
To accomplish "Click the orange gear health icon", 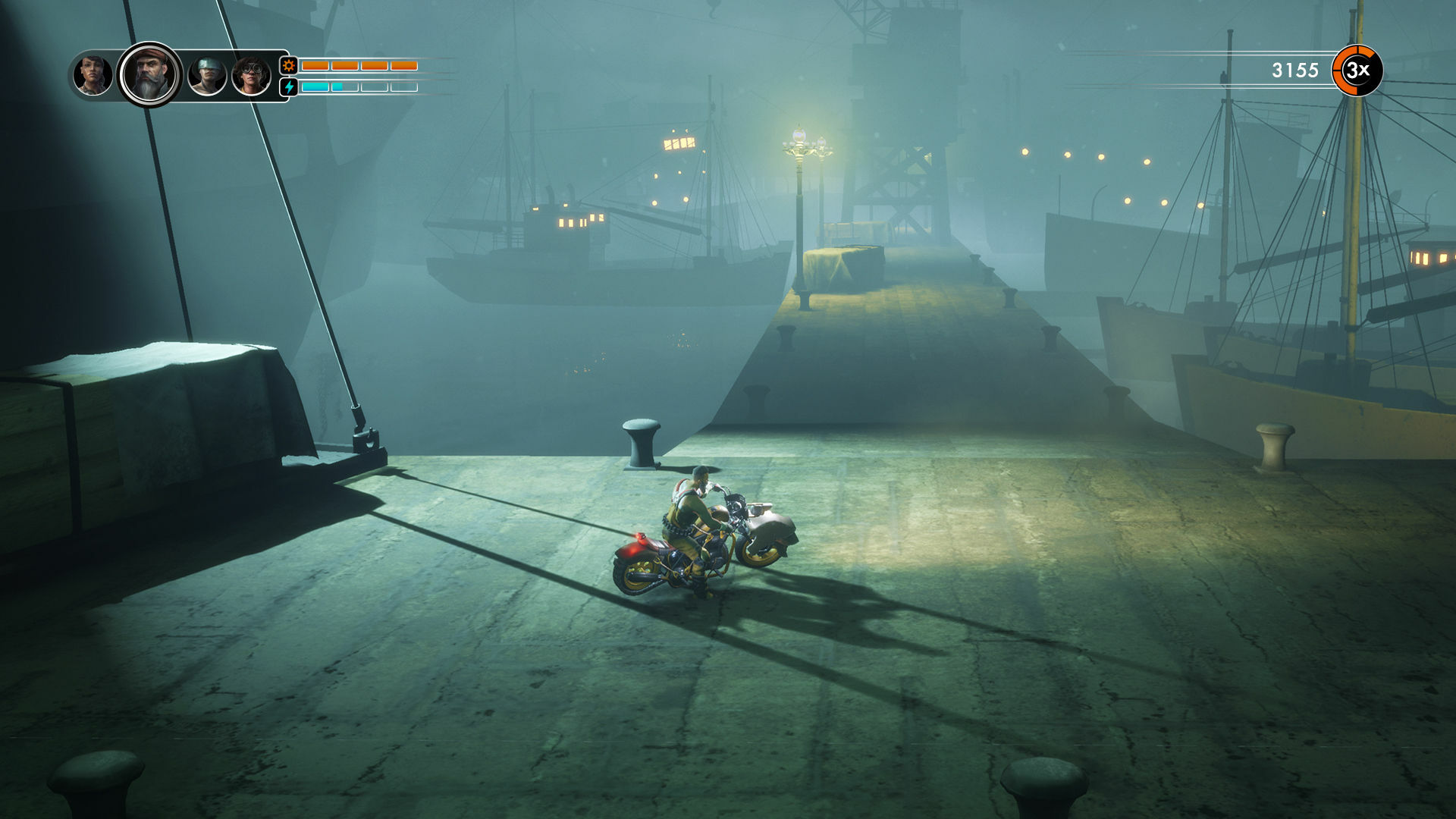I will pyautogui.click(x=287, y=67).
